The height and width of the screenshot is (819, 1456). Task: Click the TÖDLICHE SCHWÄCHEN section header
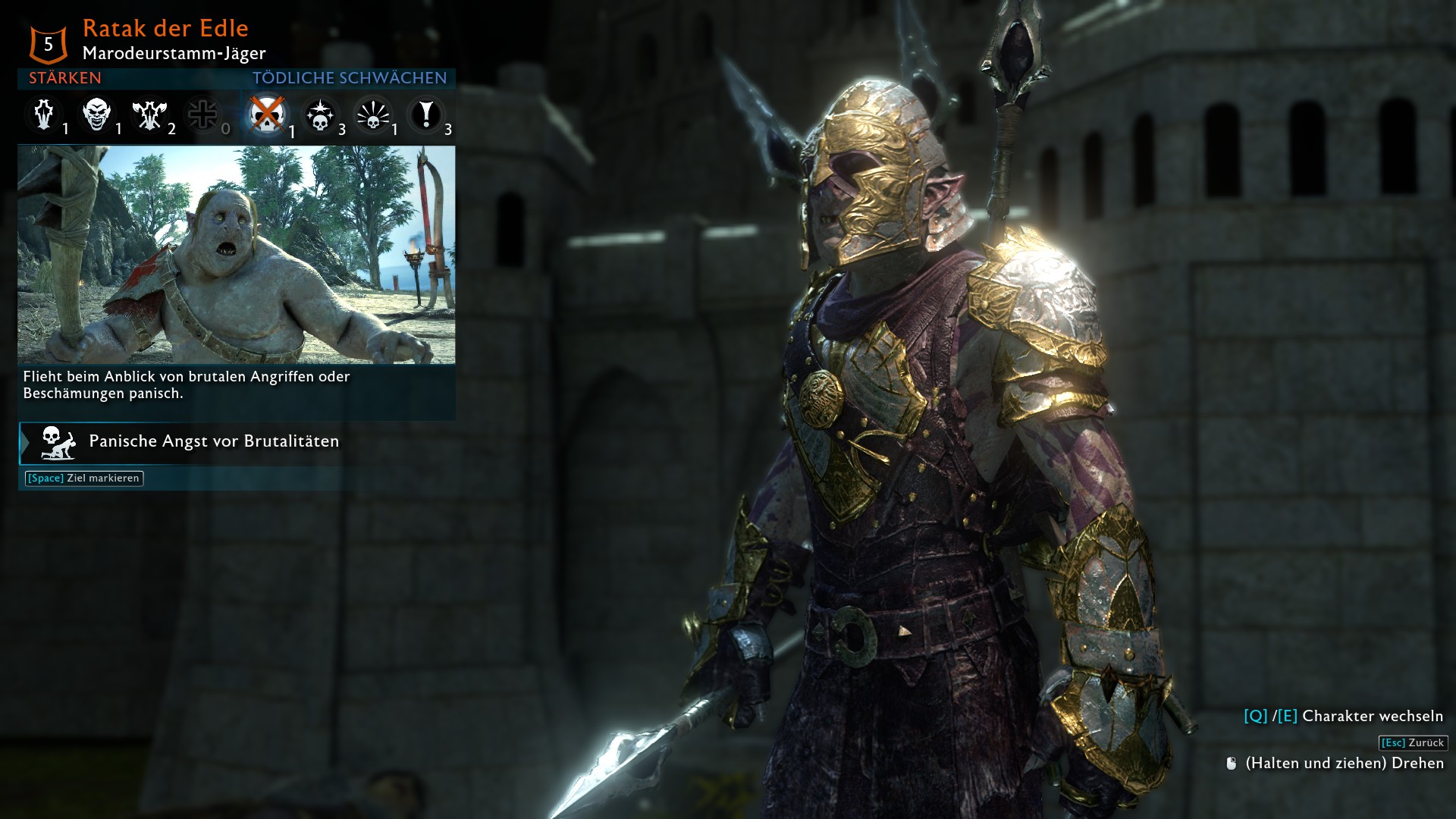coord(350,78)
